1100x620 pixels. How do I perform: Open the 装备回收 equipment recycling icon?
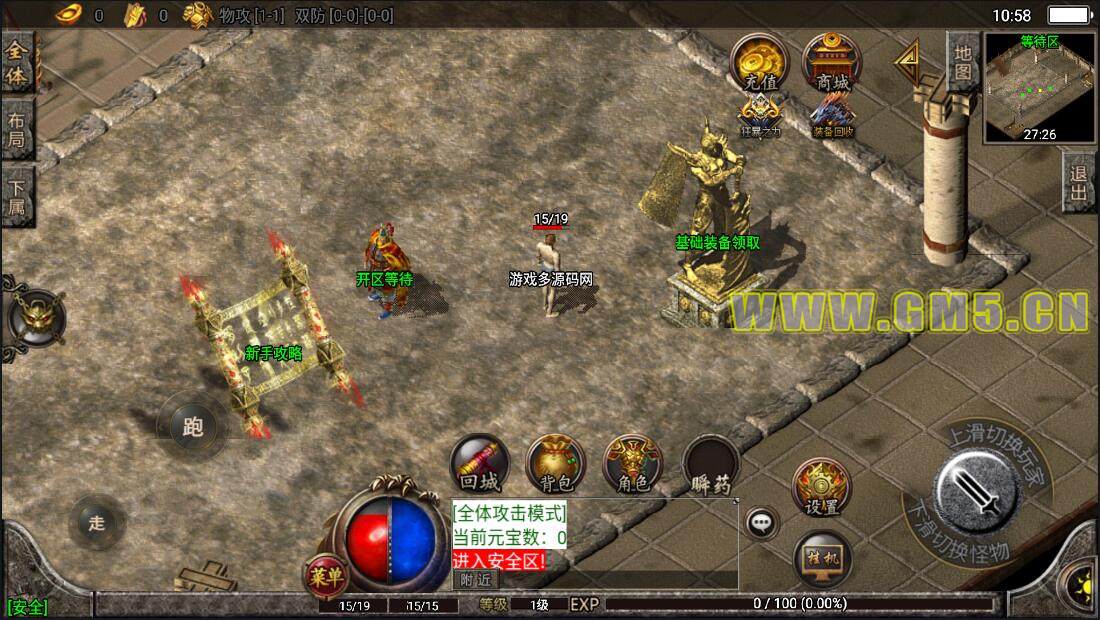point(832,115)
